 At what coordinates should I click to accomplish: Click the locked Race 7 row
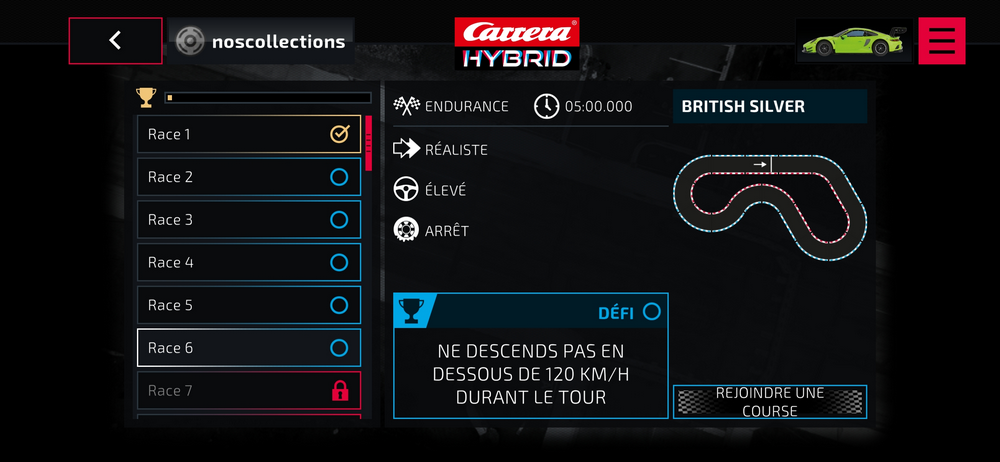point(248,391)
